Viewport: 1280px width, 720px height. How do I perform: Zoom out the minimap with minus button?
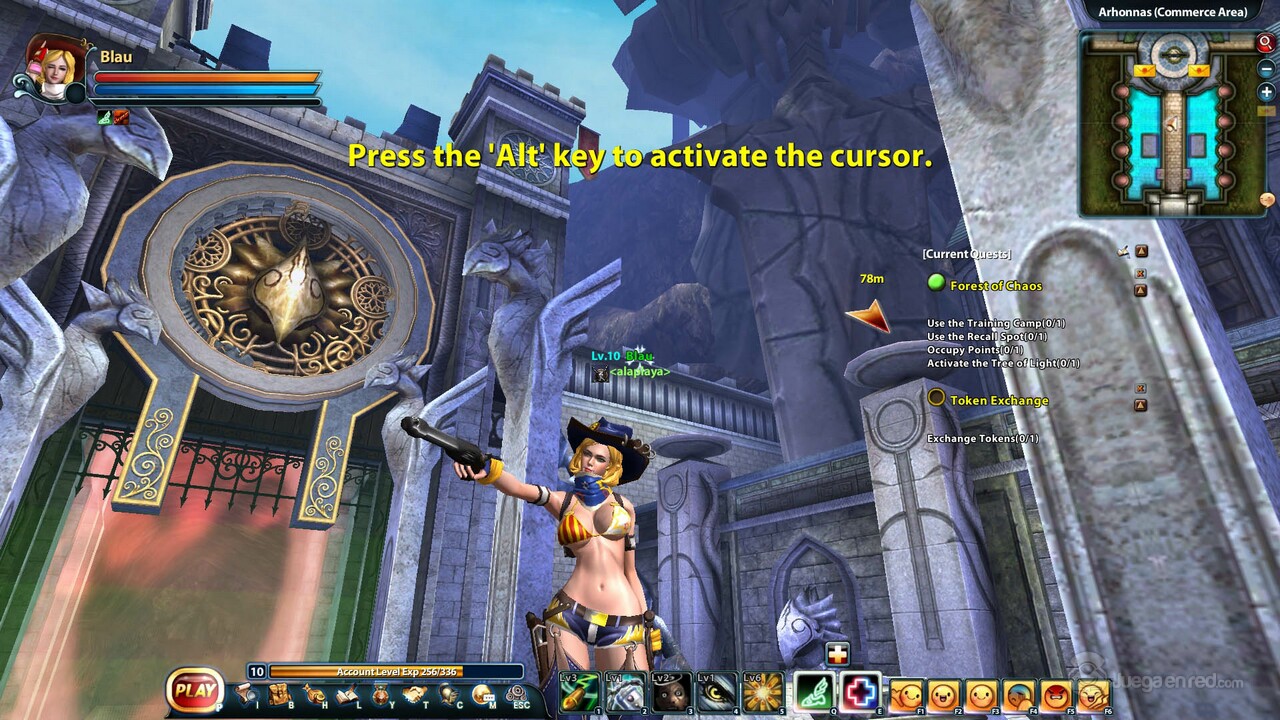1266,68
